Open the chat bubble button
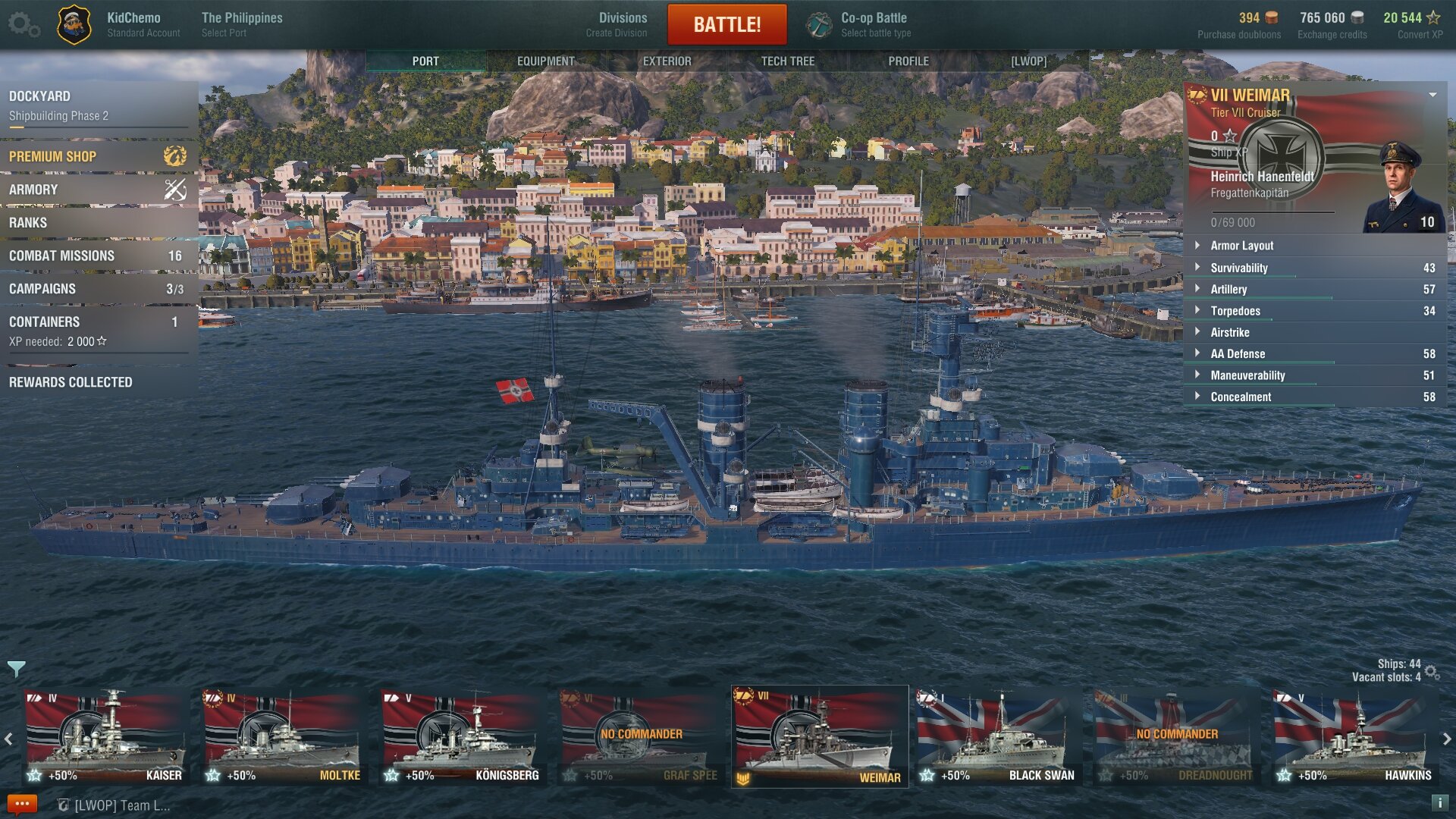Image resolution: width=1456 pixels, height=819 pixels. (x=21, y=804)
